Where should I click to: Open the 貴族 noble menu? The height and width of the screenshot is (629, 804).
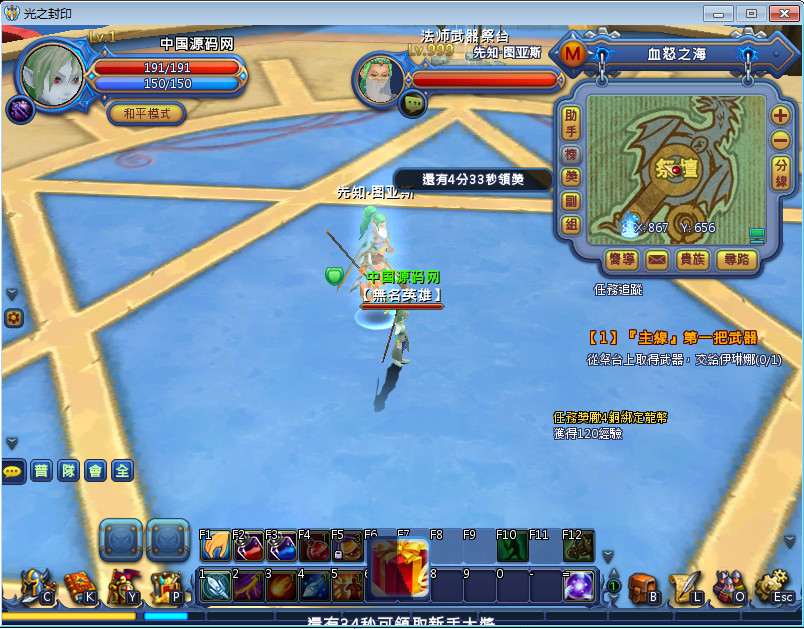pos(692,260)
